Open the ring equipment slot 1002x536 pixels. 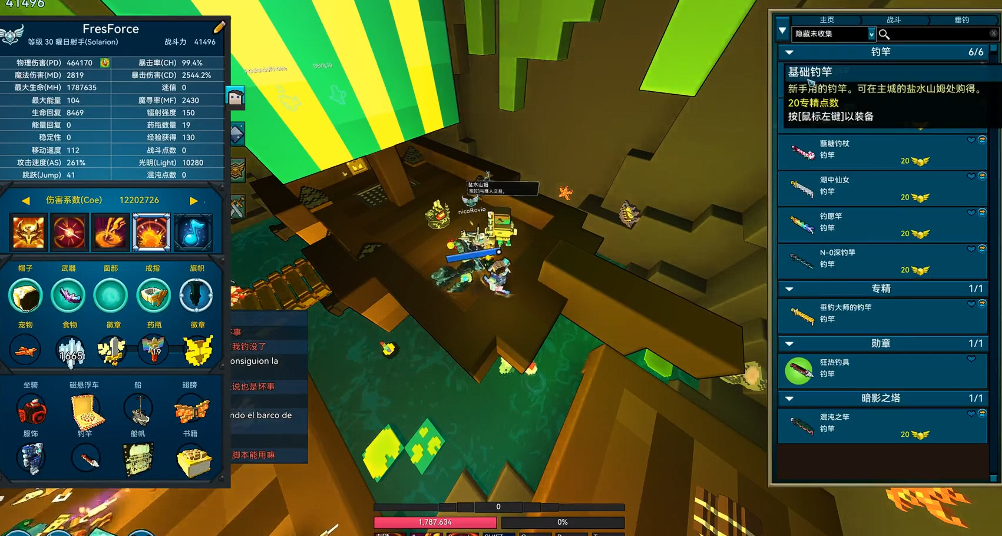(x=153, y=295)
